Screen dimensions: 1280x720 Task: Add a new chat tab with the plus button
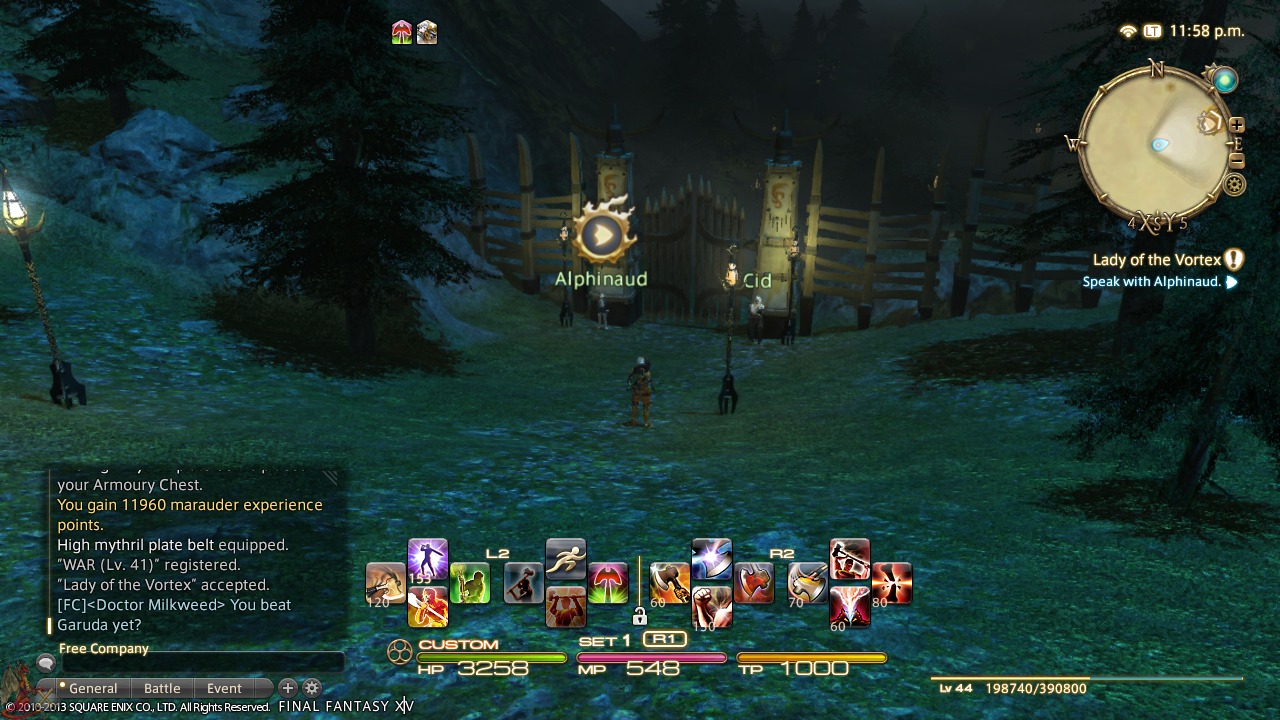pyautogui.click(x=287, y=688)
